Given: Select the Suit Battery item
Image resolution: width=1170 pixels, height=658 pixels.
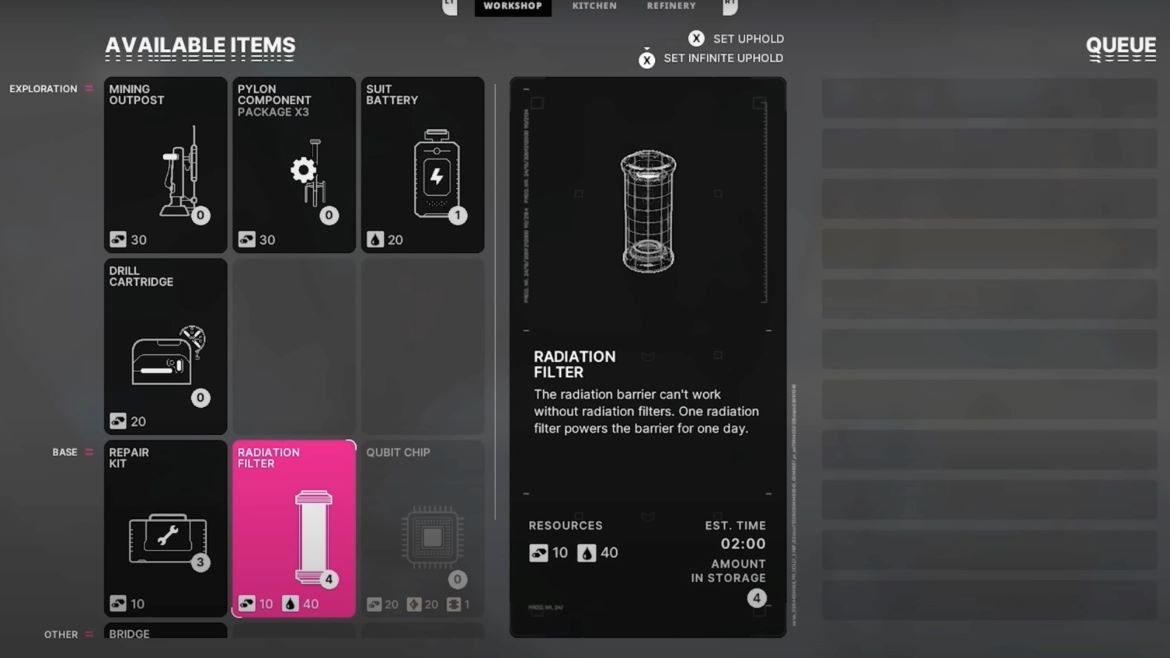Looking at the screenshot, I should [x=422, y=165].
